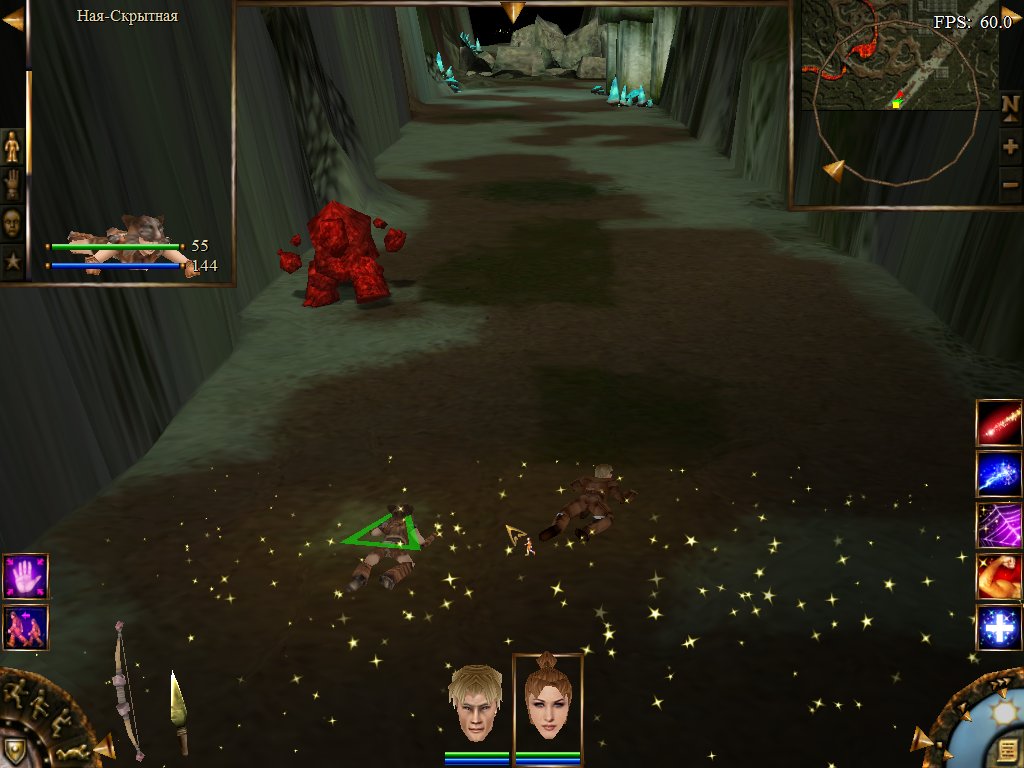This screenshot has width=1024, height=768.
Task: Zoom out the minimap with minus button
Action: click(x=1010, y=185)
